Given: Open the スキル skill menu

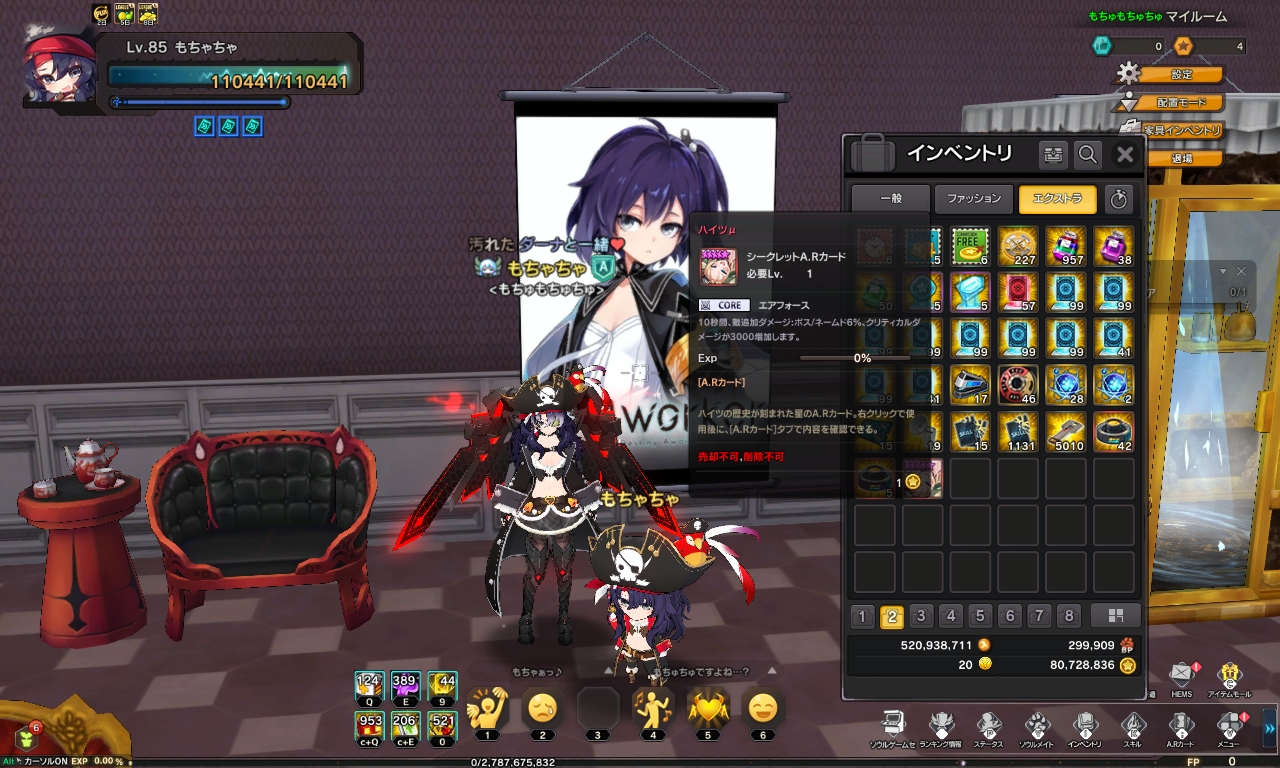Looking at the screenshot, I should pos(1132,726).
